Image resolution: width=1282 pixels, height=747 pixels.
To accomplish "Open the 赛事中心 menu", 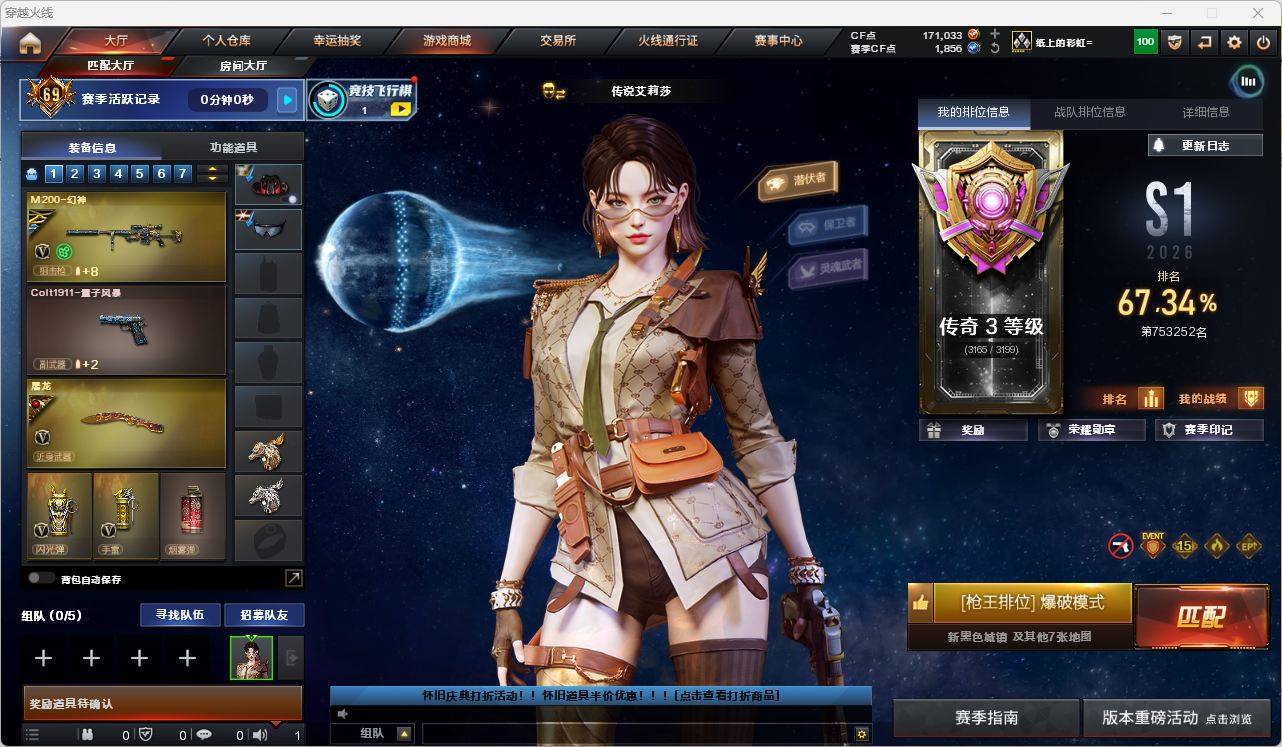I will 778,41.
